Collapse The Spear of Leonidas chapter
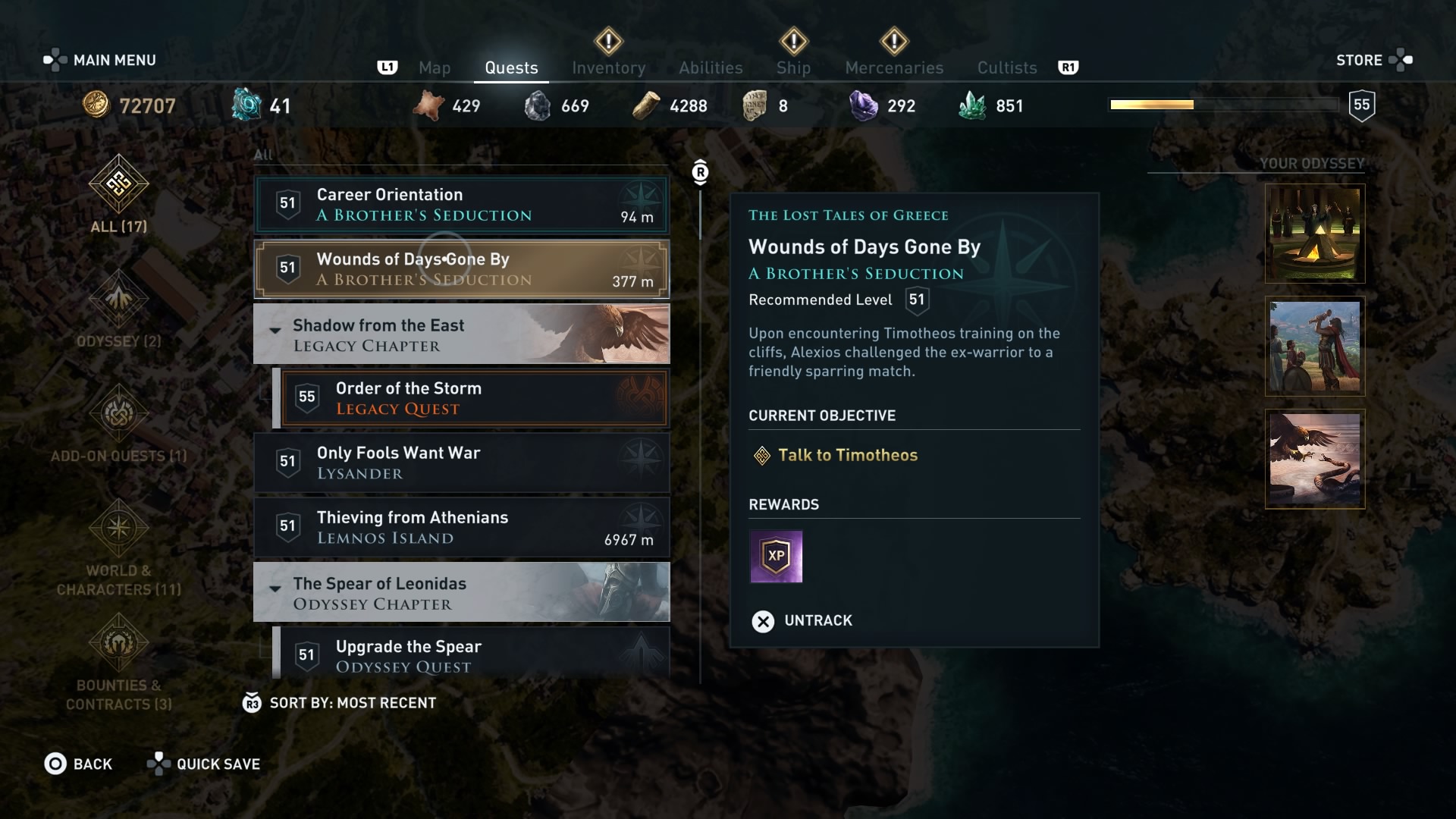This screenshot has height=819, width=1456. coord(275,589)
